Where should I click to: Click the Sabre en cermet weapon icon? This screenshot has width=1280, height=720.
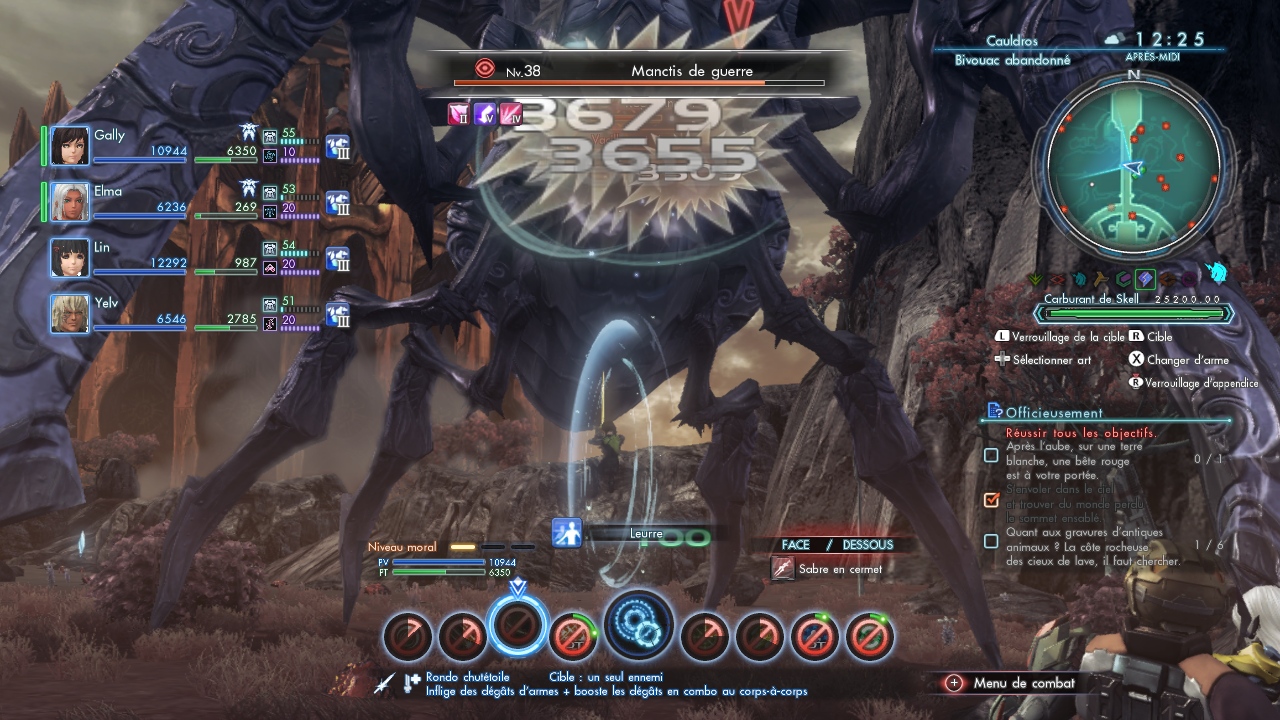pyautogui.click(x=783, y=569)
